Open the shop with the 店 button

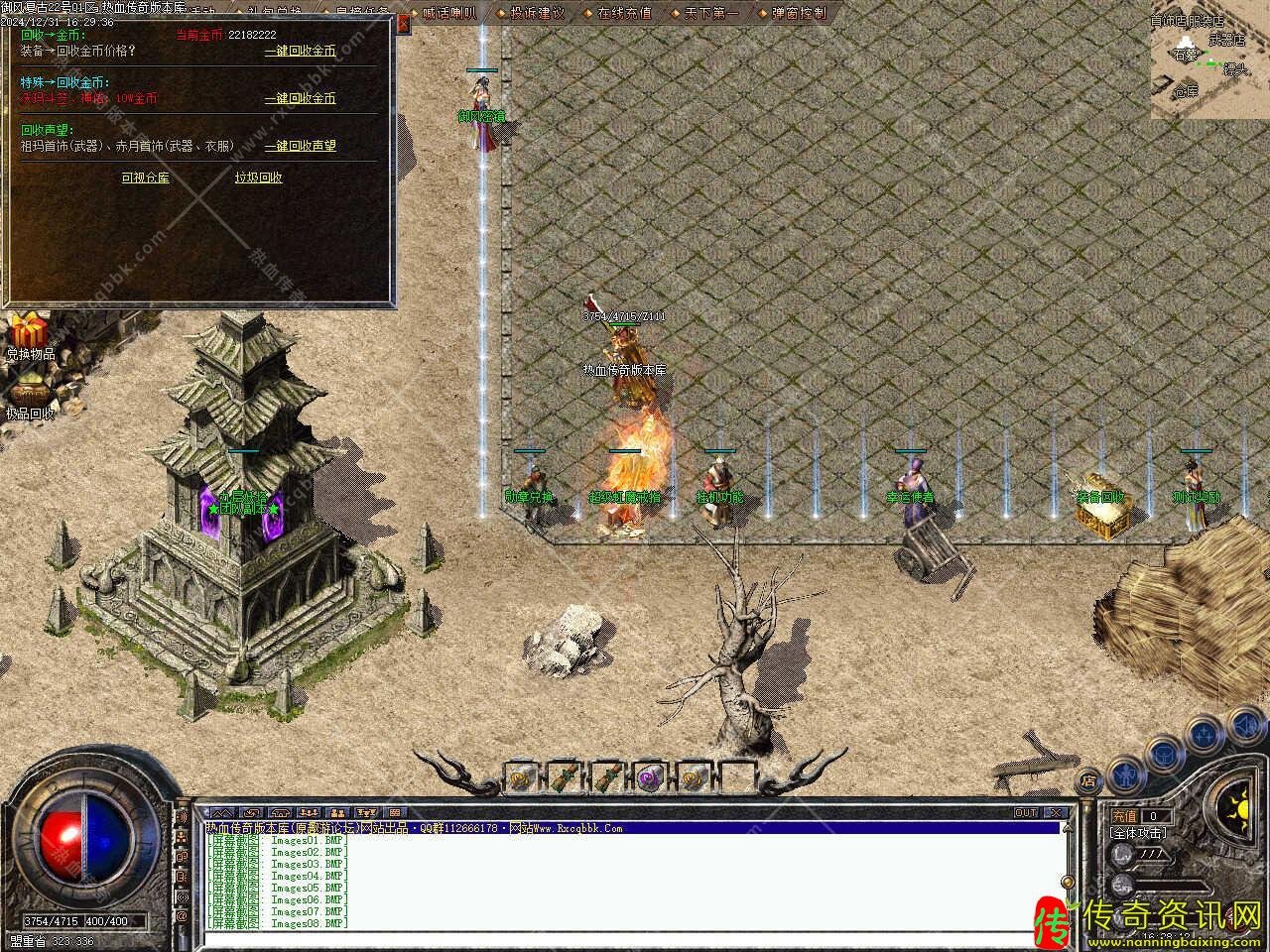click(1088, 780)
